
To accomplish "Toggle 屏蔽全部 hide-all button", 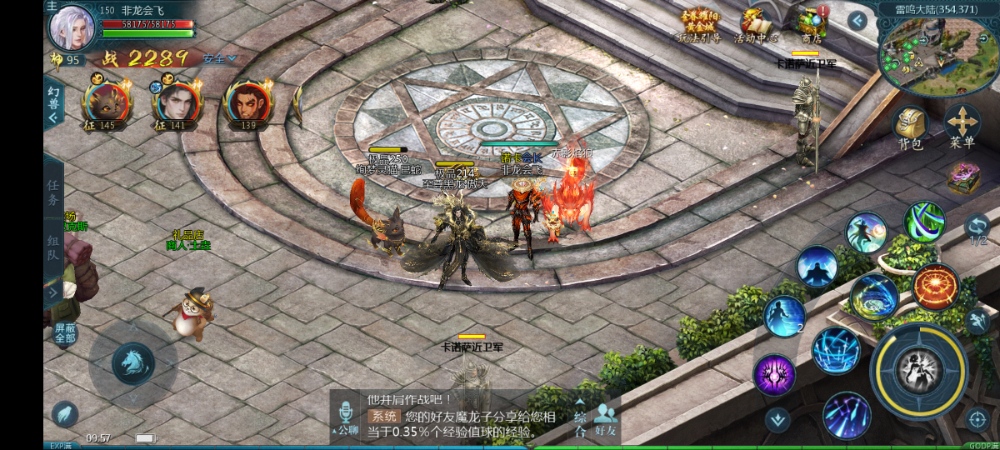I will pyautogui.click(x=65, y=332).
